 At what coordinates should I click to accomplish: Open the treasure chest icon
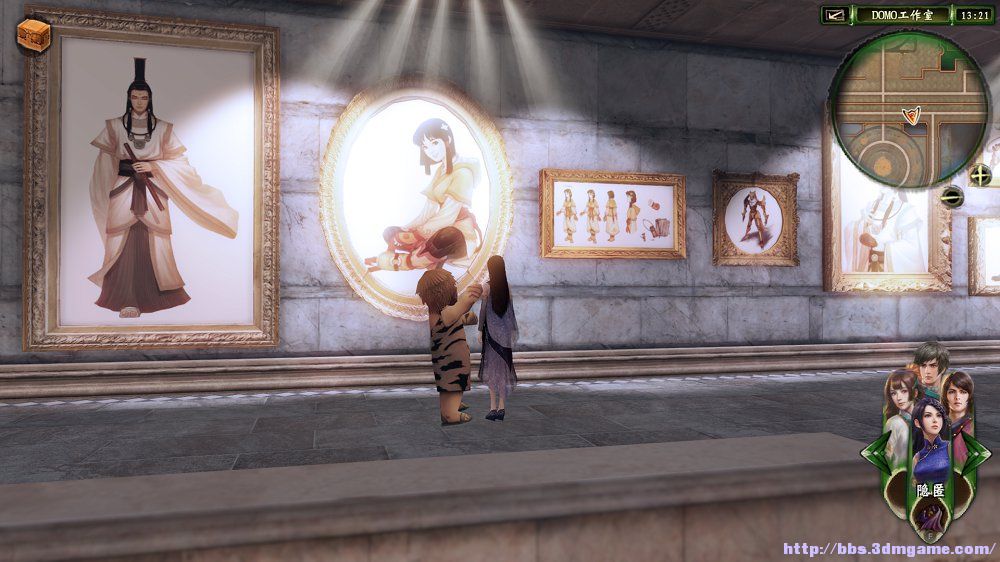pyautogui.click(x=35, y=34)
